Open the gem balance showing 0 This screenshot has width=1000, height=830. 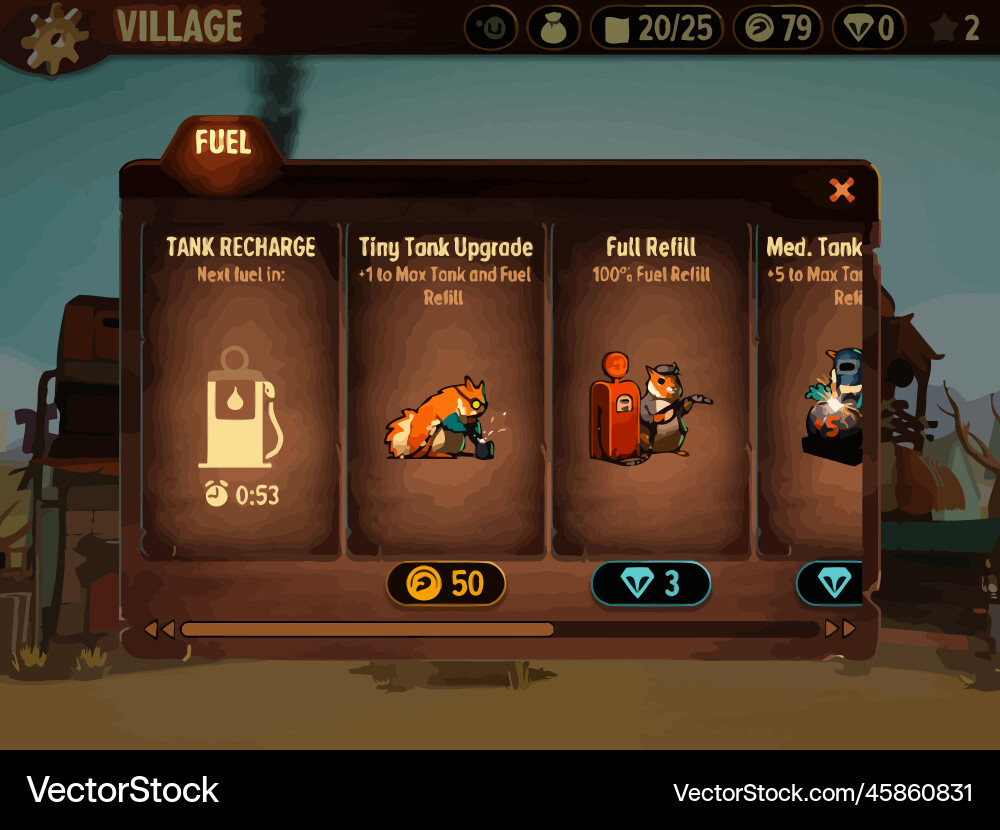[869, 28]
